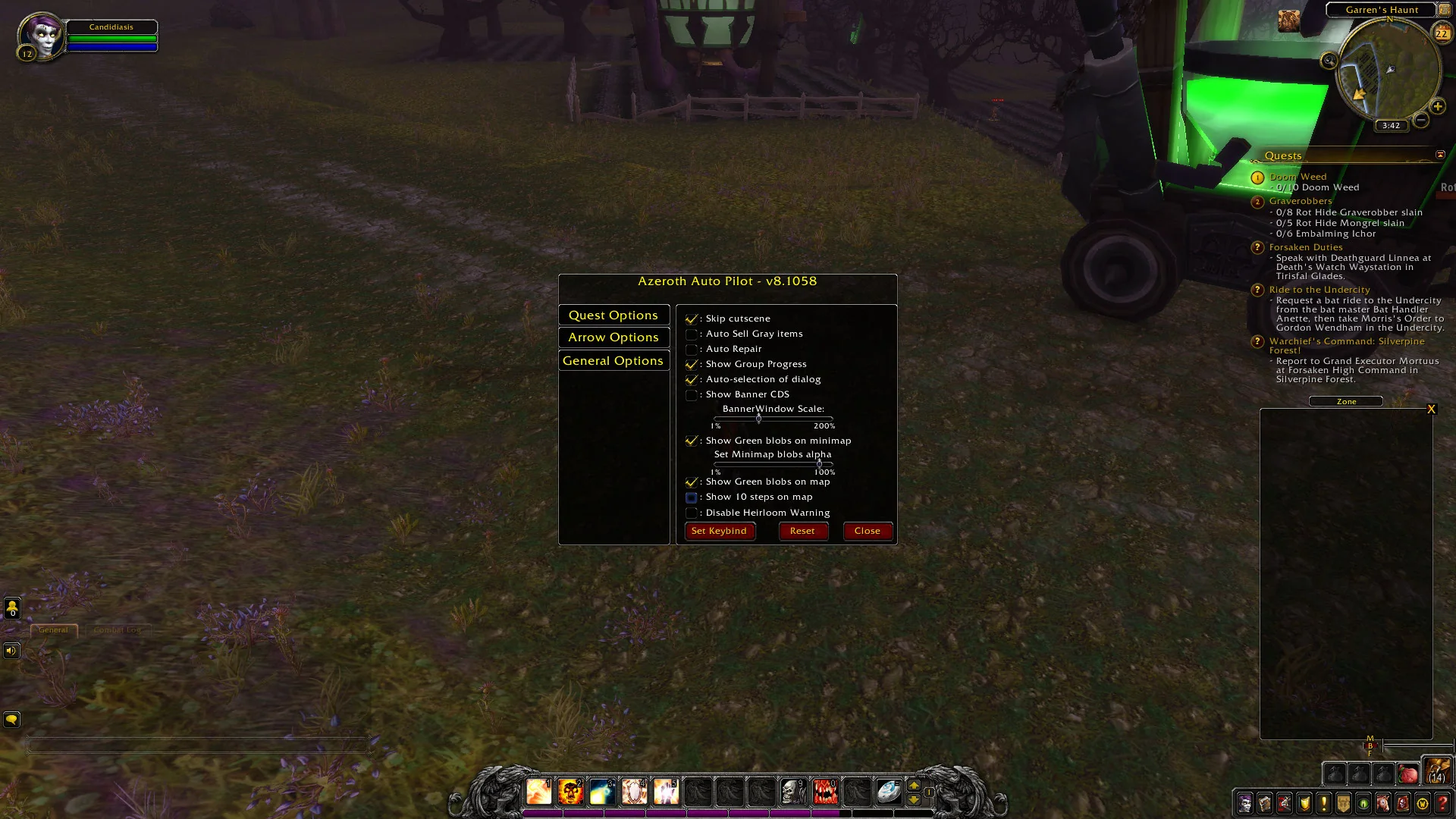This screenshot has width=1456, height=819.
Task: Reset the Azeroth Auto Pilot options
Action: pyautogui.click(x=802, y=532)
